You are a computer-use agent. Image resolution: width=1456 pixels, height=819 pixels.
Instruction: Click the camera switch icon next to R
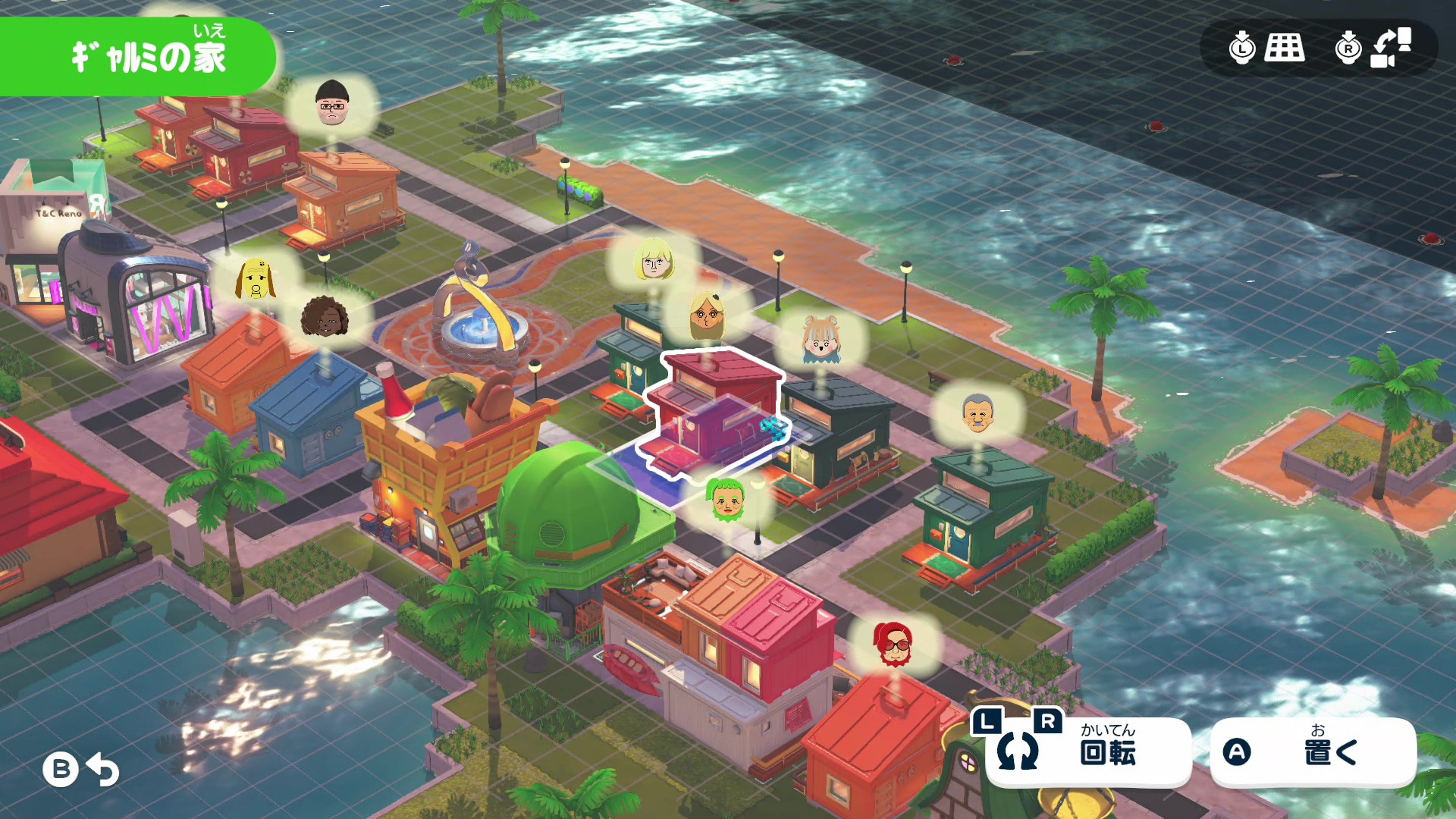[1385, 49]
